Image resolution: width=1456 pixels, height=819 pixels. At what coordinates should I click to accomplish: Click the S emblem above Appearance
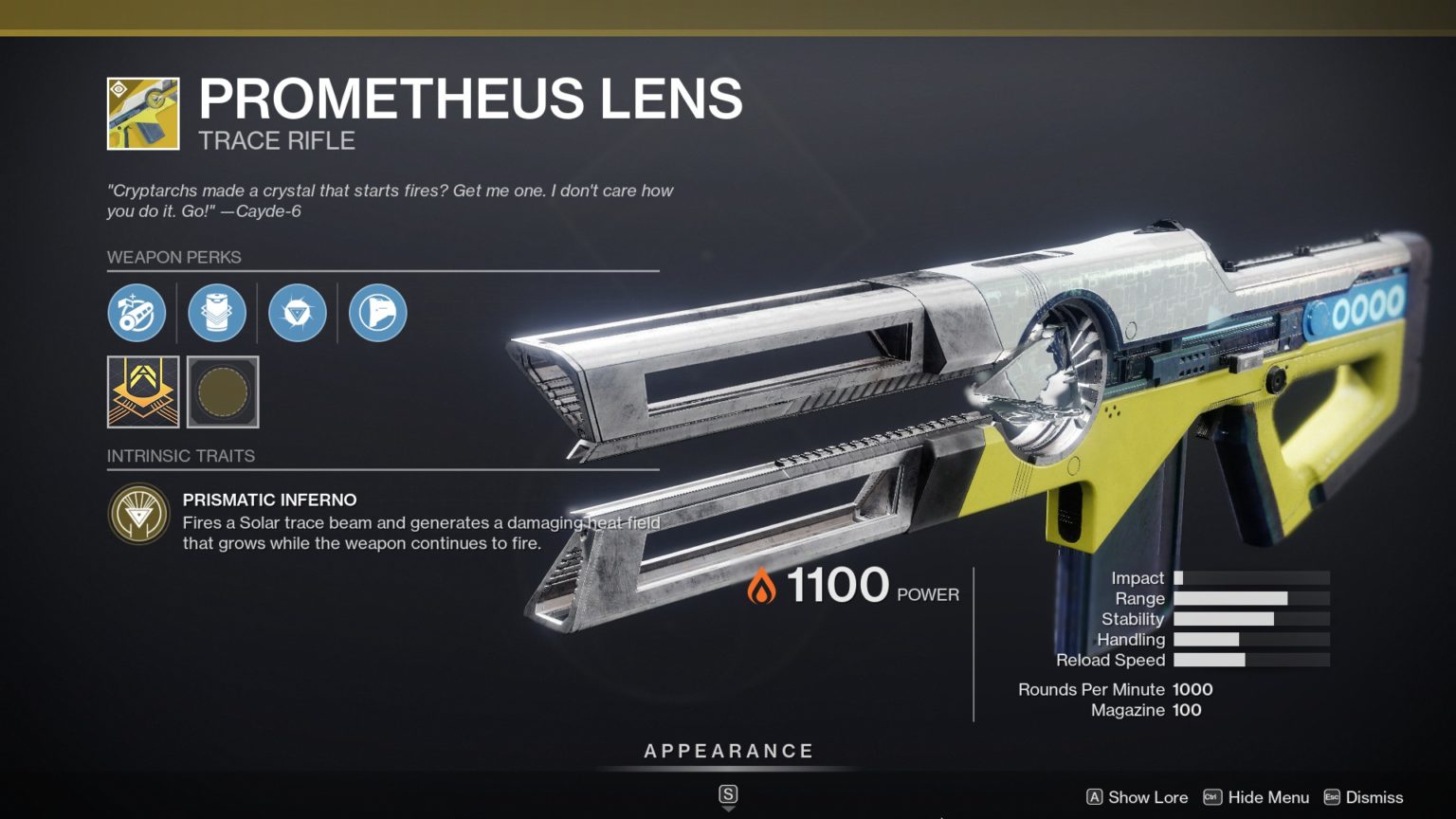click(727, 795)
